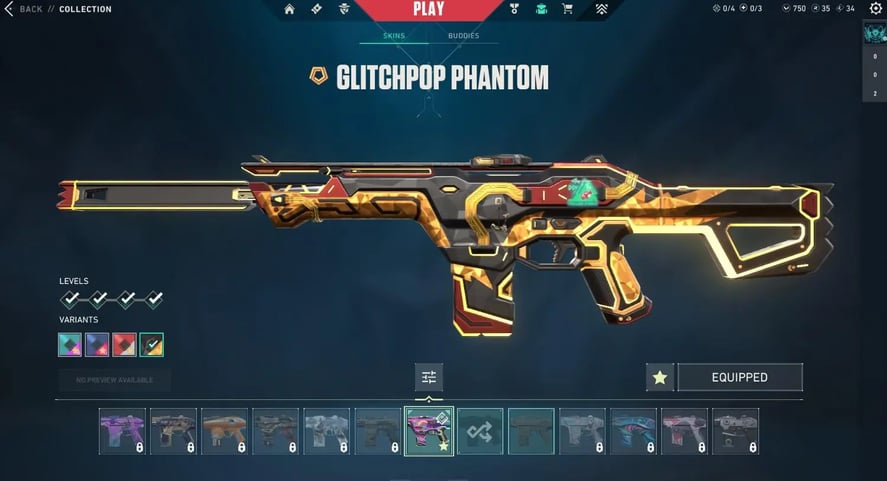Screen dimensions: 887x481
Task: Open the player card in top-right corner
Action: click(x=874, y=33)
